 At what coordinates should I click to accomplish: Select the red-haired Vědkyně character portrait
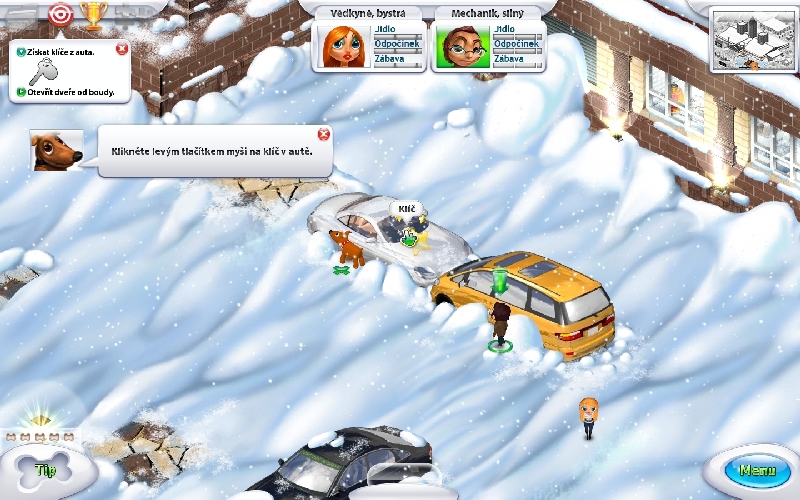[341, 46]
